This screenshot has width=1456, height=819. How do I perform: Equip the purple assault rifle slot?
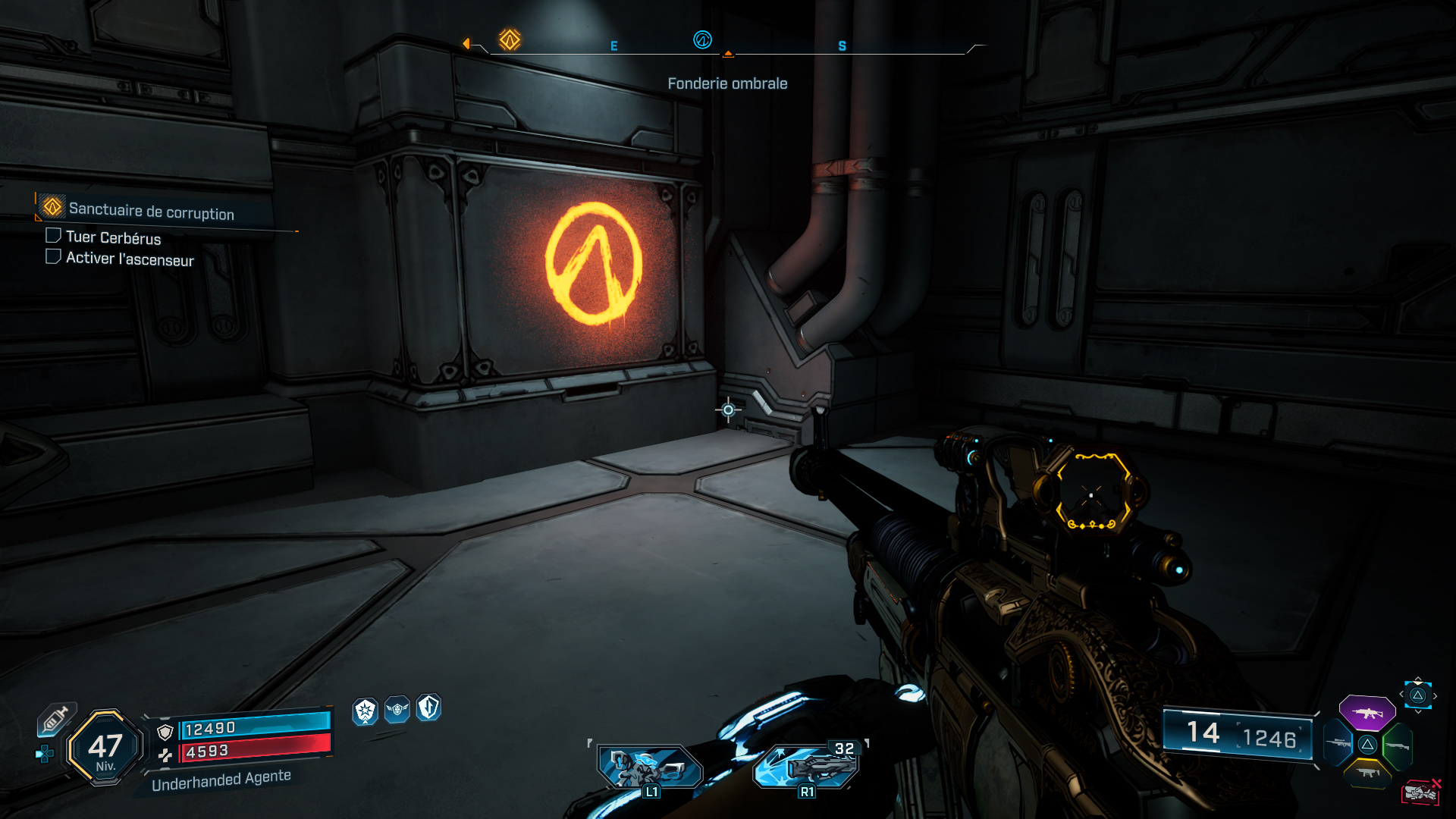pos(1367,713)
